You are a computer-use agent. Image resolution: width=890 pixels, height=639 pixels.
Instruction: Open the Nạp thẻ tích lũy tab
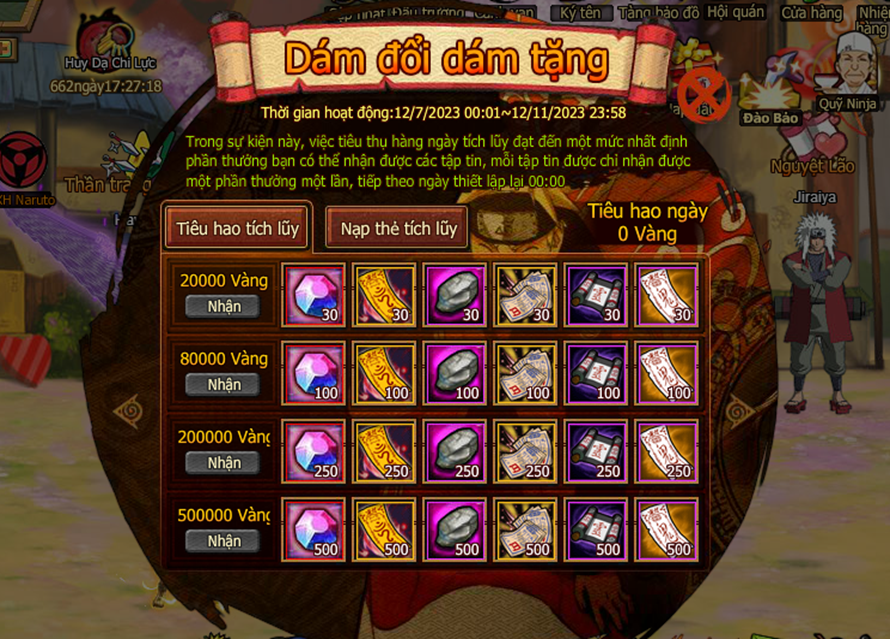pos(398,228)
